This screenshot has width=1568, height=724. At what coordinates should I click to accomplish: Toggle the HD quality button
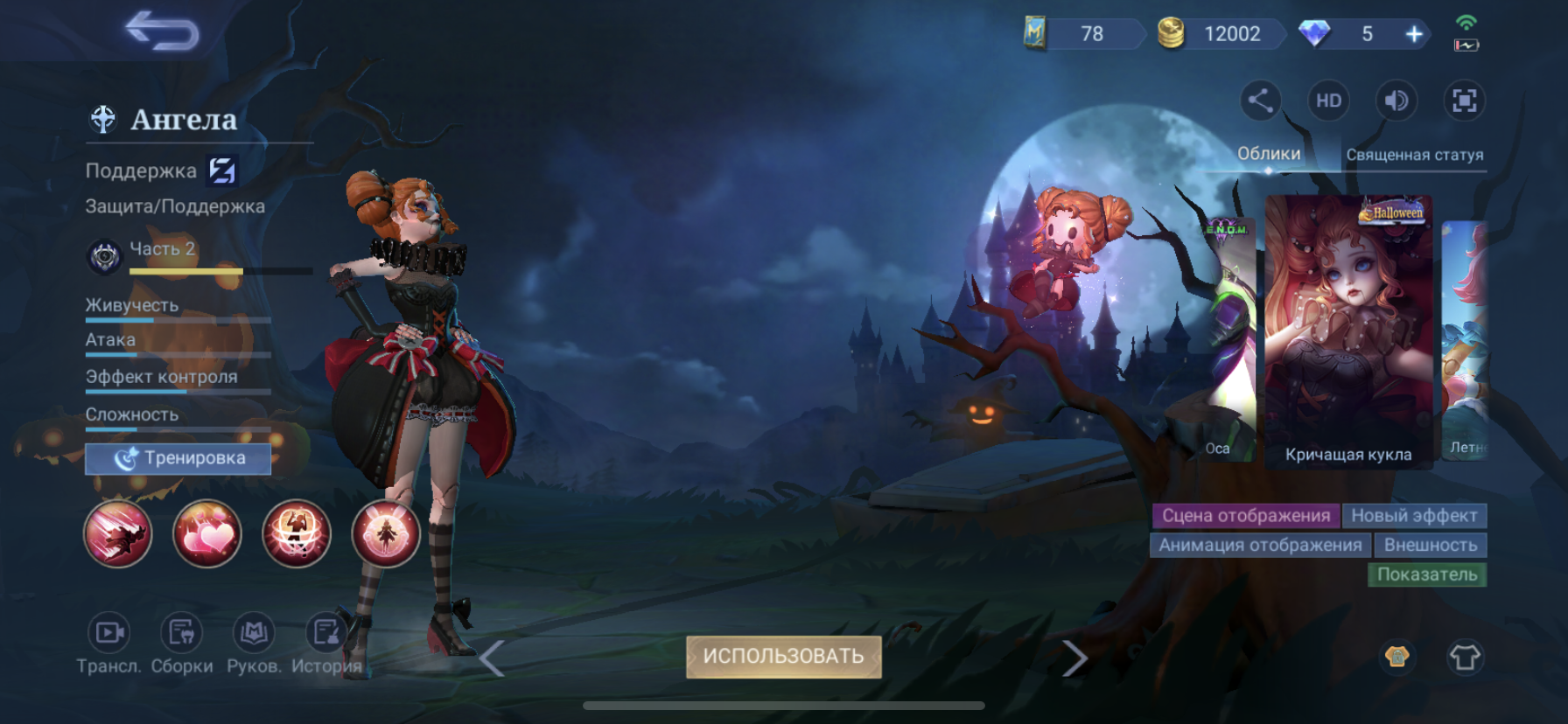pos(1328,101)
